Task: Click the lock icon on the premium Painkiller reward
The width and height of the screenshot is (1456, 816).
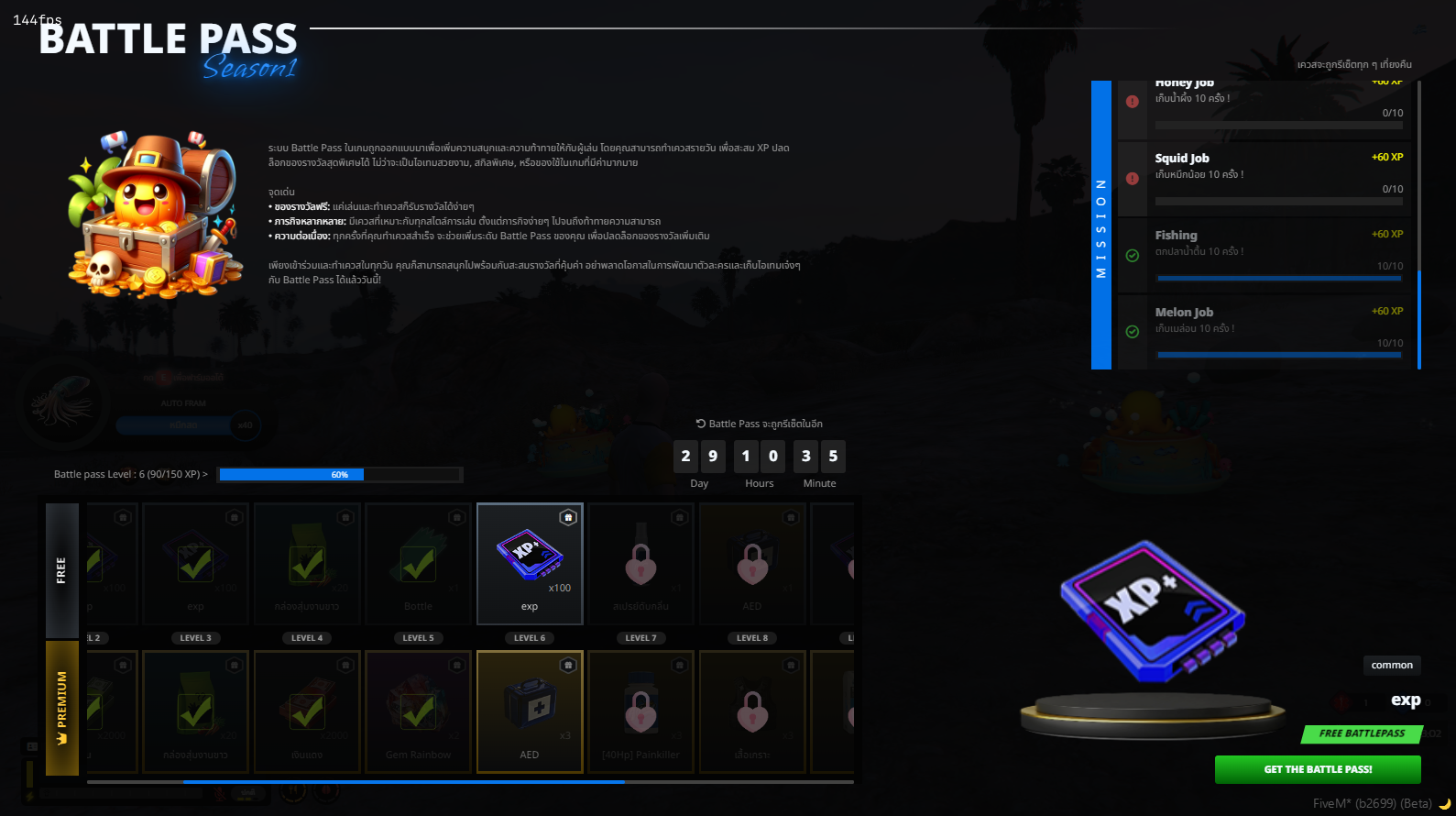Action: click(640, 713)
